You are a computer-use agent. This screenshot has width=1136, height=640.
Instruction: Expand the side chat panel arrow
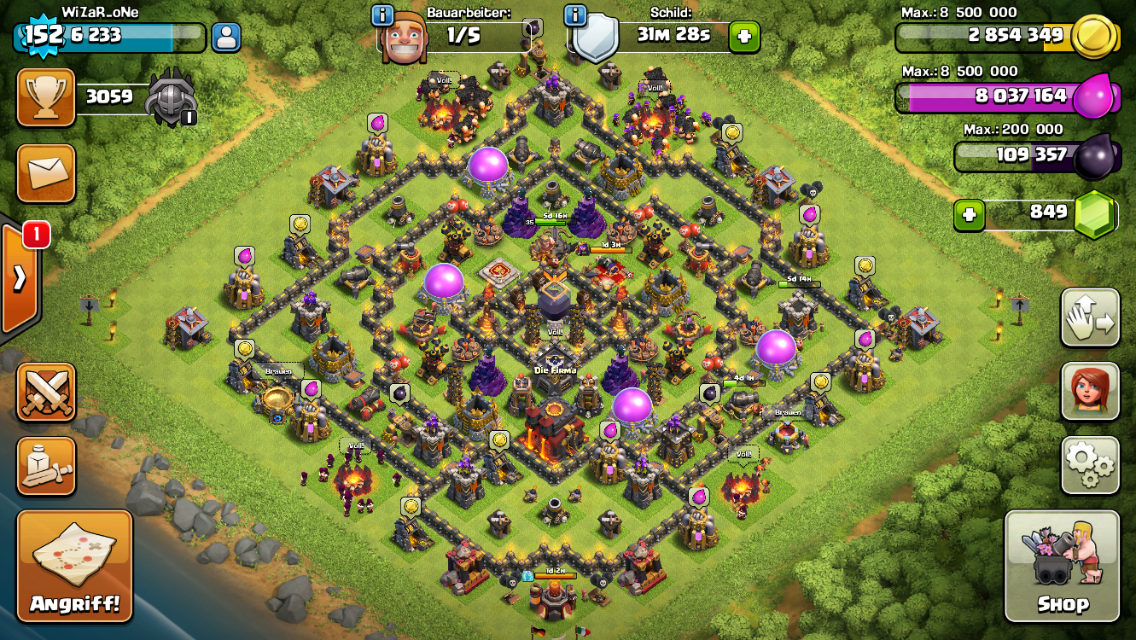click(19, 279)
